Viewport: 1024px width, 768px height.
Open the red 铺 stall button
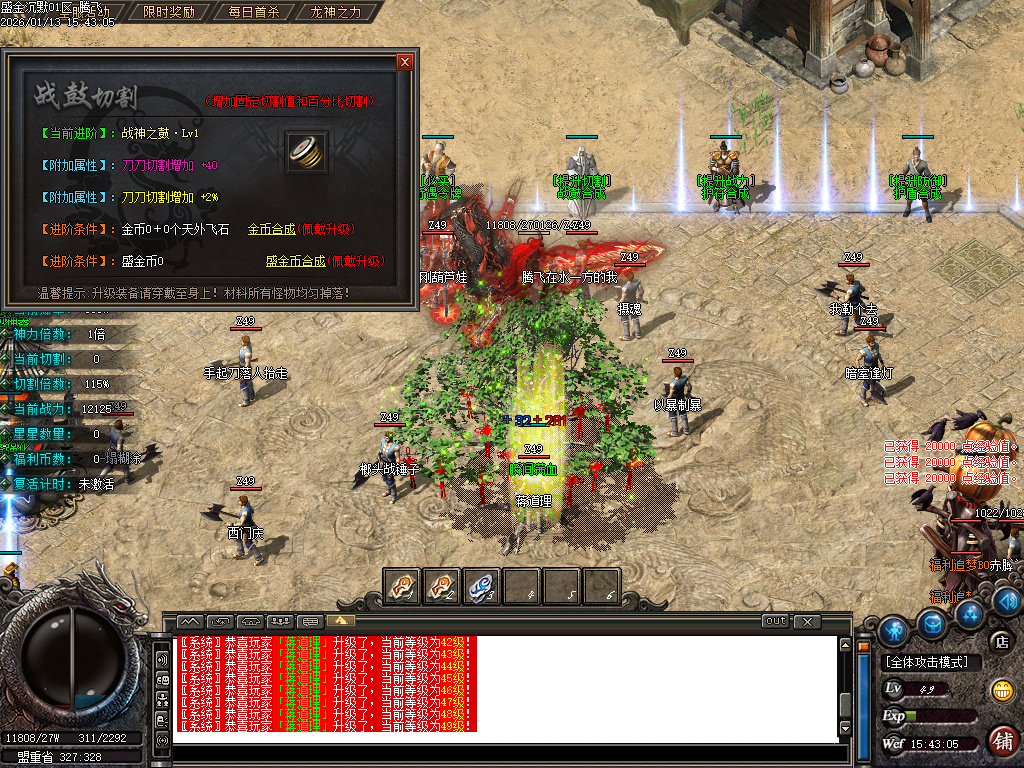pos(1002,741)
